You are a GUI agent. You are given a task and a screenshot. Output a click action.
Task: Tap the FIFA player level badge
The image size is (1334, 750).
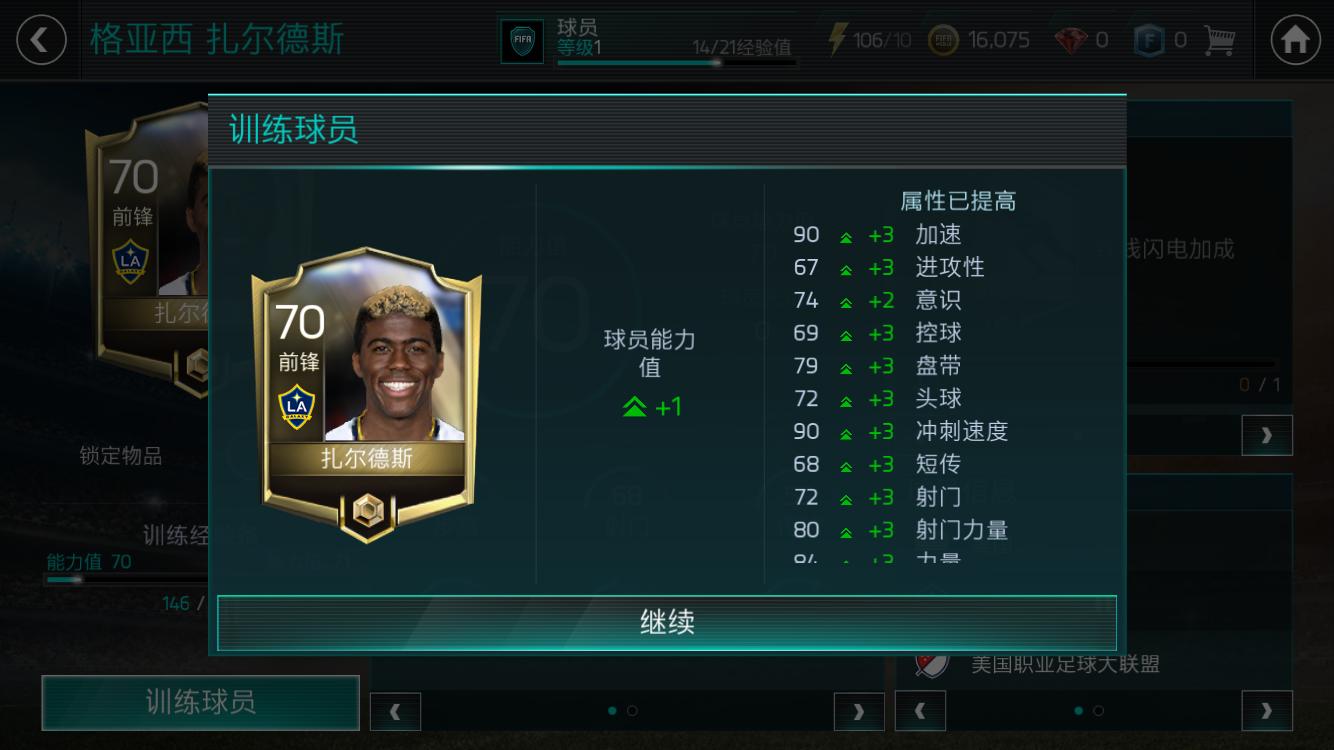coord(521,38)
